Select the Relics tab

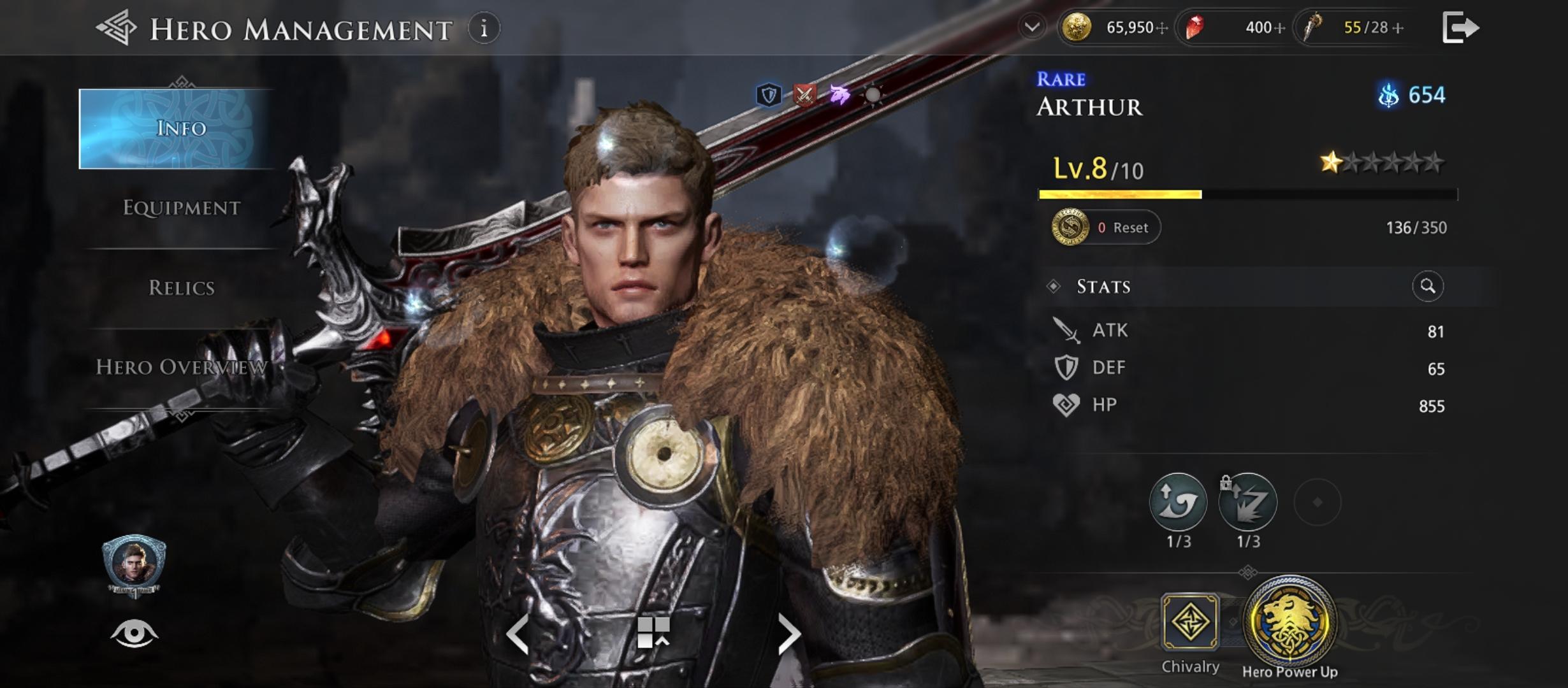(x=181, y=288)
